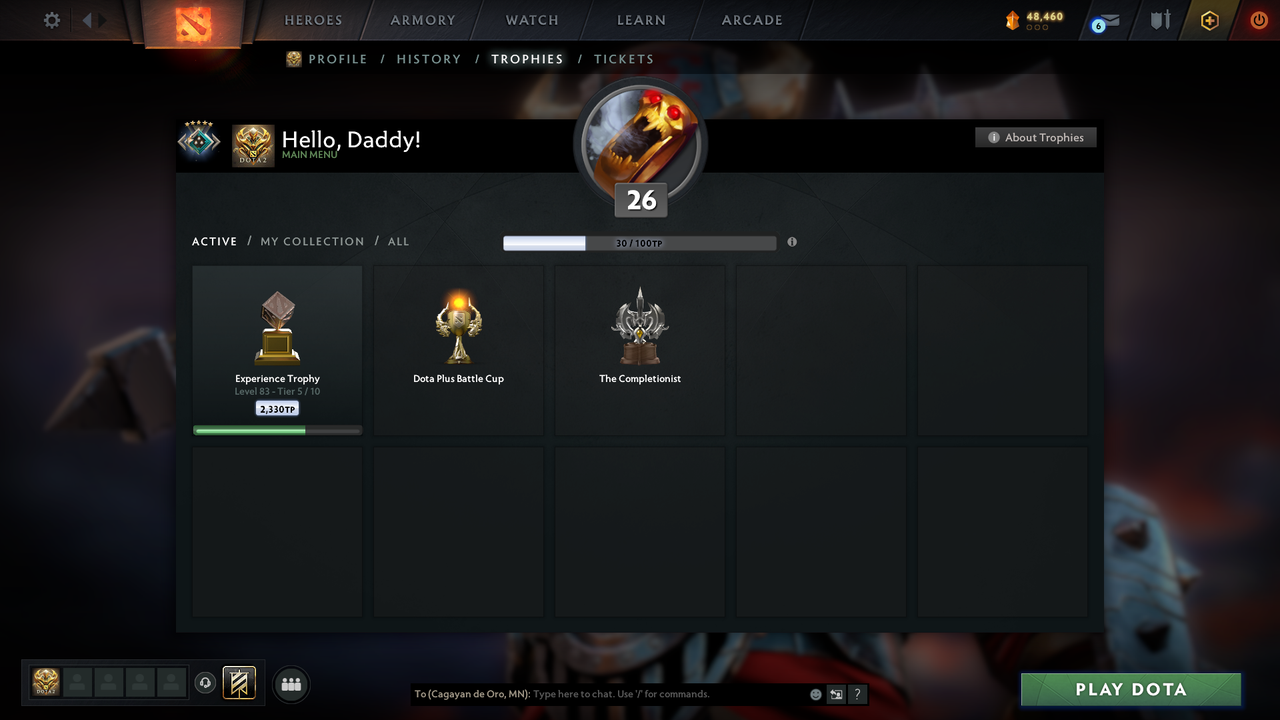The width and height of the screenshot is (1280, 720).
Task: Switch to the HISTORY tab
Action: point(428,59)
